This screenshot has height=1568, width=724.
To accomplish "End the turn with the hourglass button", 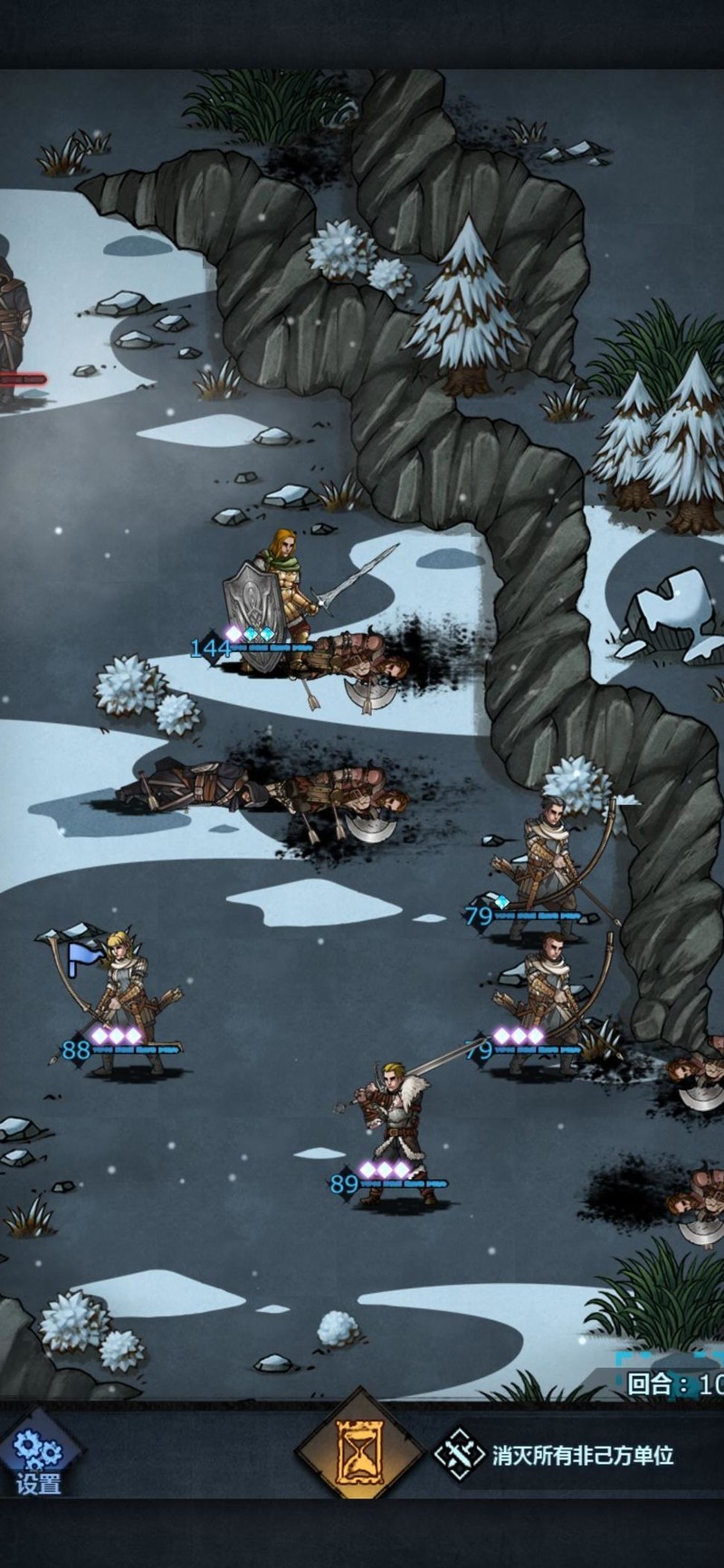I will click(359, 1453).
